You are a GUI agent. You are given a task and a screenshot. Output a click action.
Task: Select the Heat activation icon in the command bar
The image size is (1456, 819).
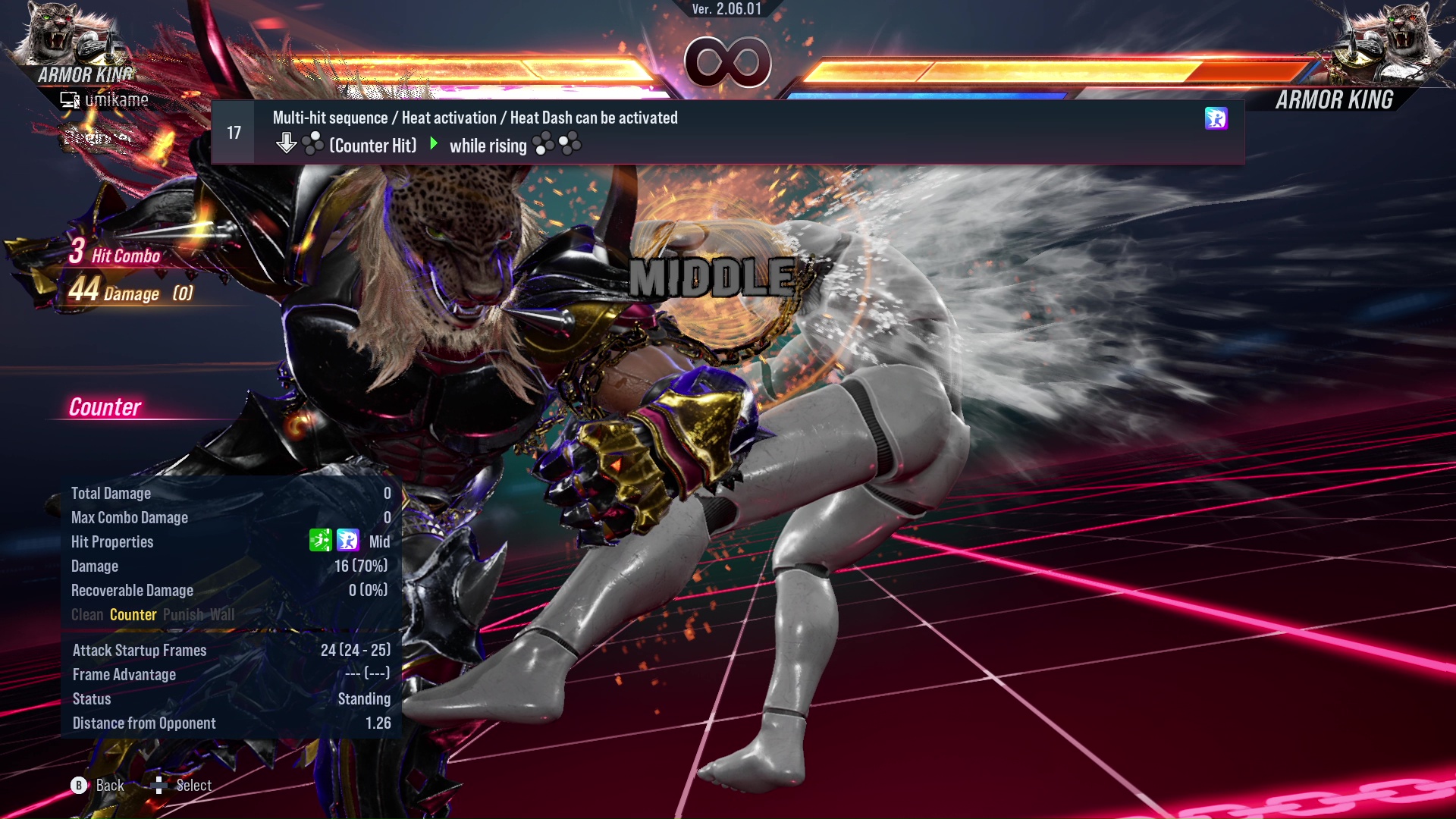click(1216, 118)
